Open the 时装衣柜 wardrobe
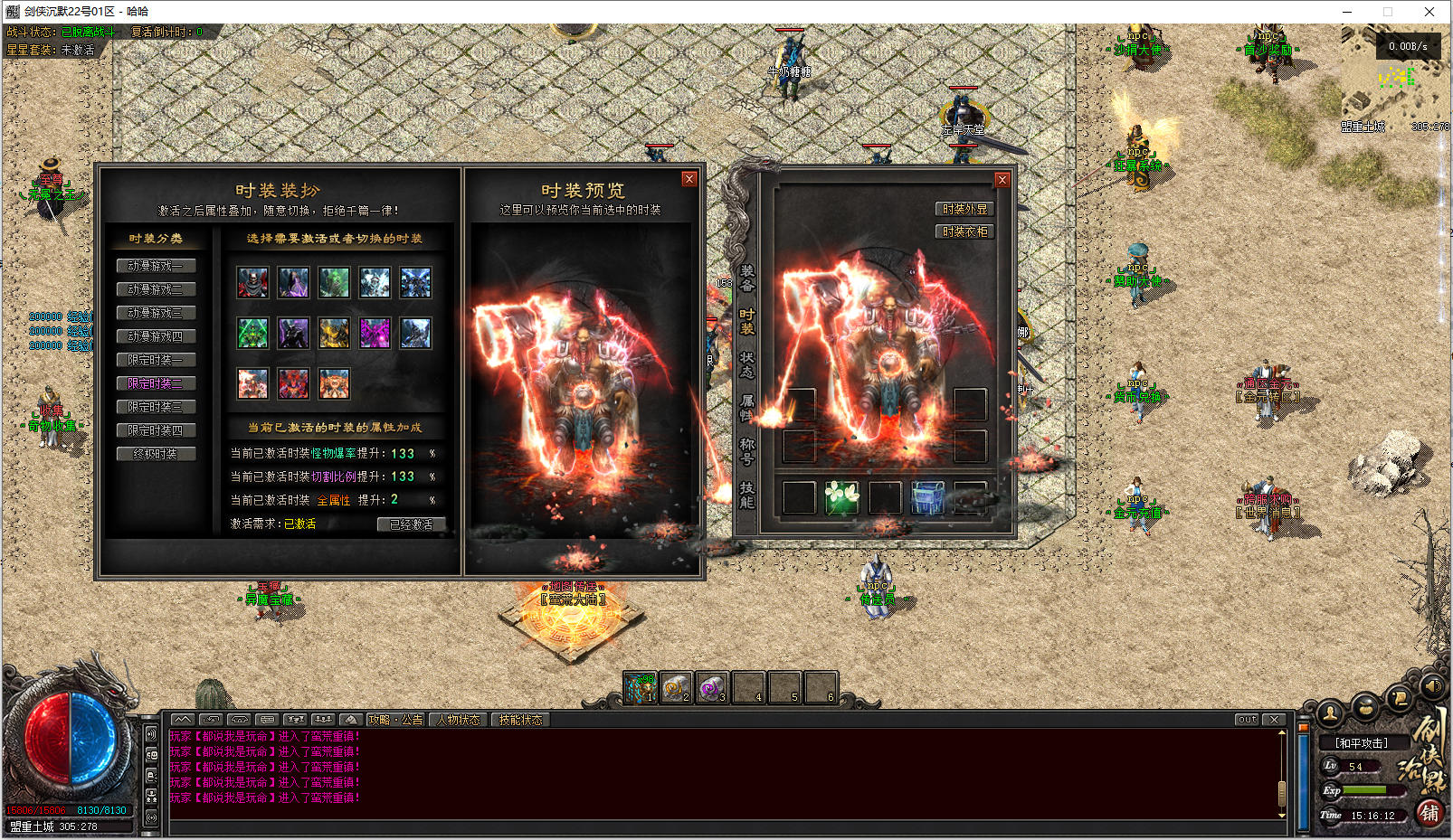 964,231
